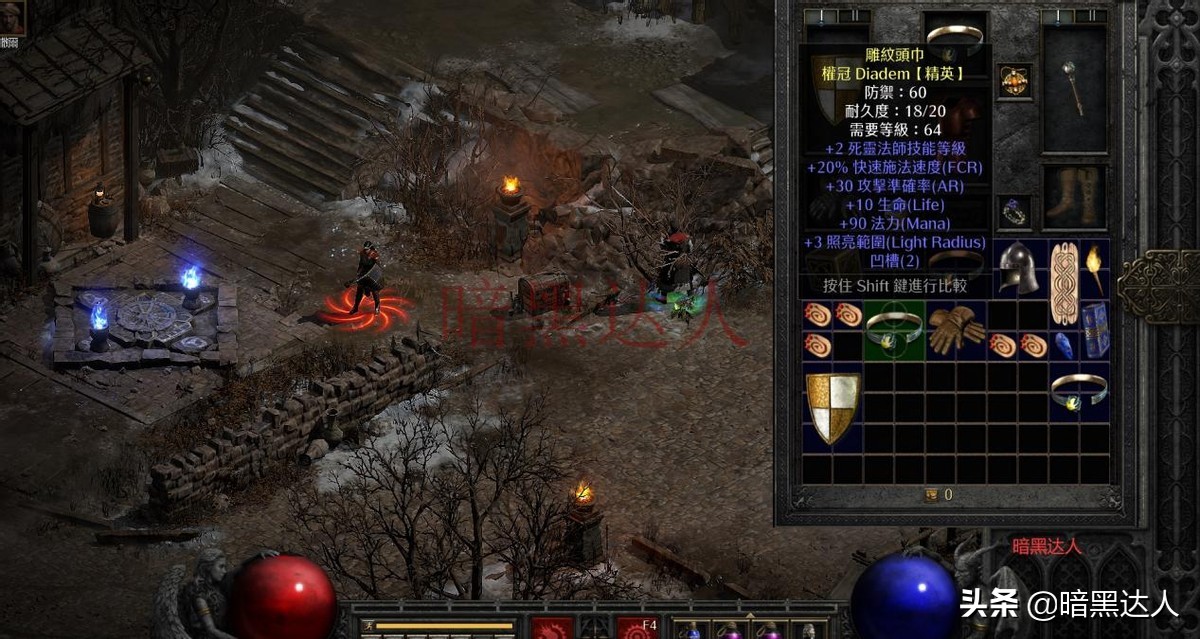Select the highlighted diadem in the inventory grid
1200x639 pixels.
(x=893, y=329)
